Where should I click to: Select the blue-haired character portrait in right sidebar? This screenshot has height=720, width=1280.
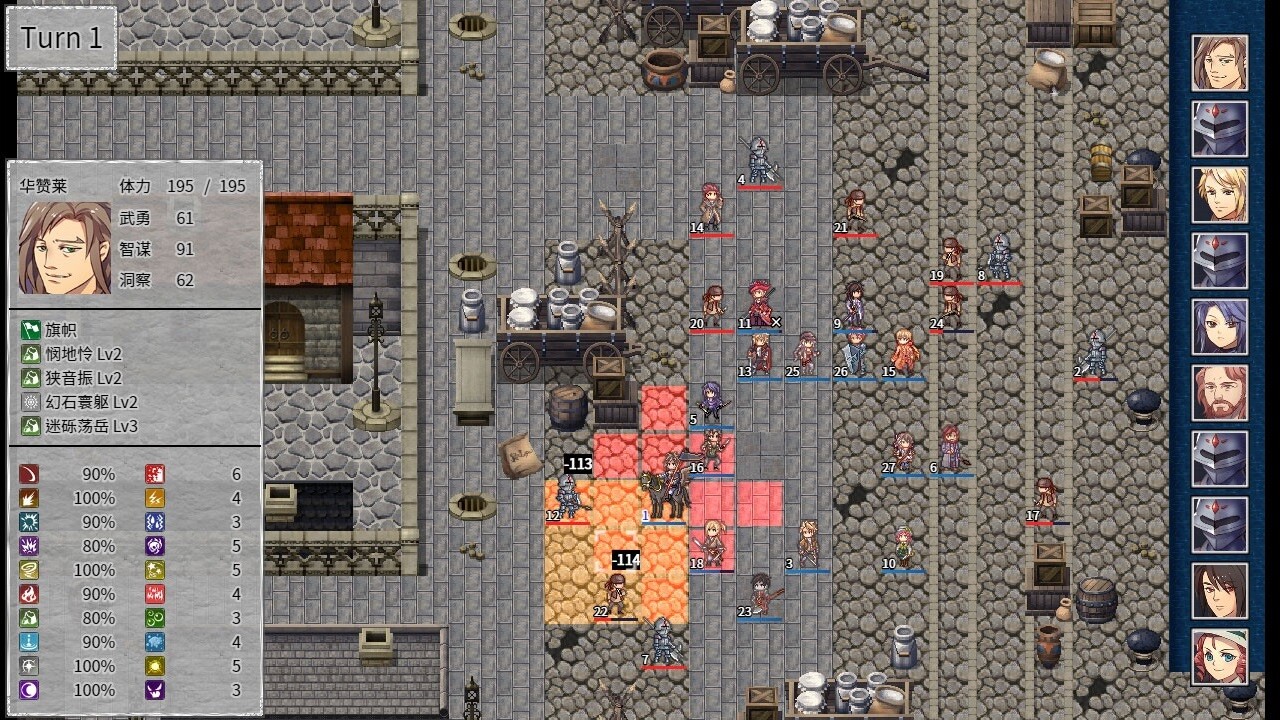coord(1220,326)
